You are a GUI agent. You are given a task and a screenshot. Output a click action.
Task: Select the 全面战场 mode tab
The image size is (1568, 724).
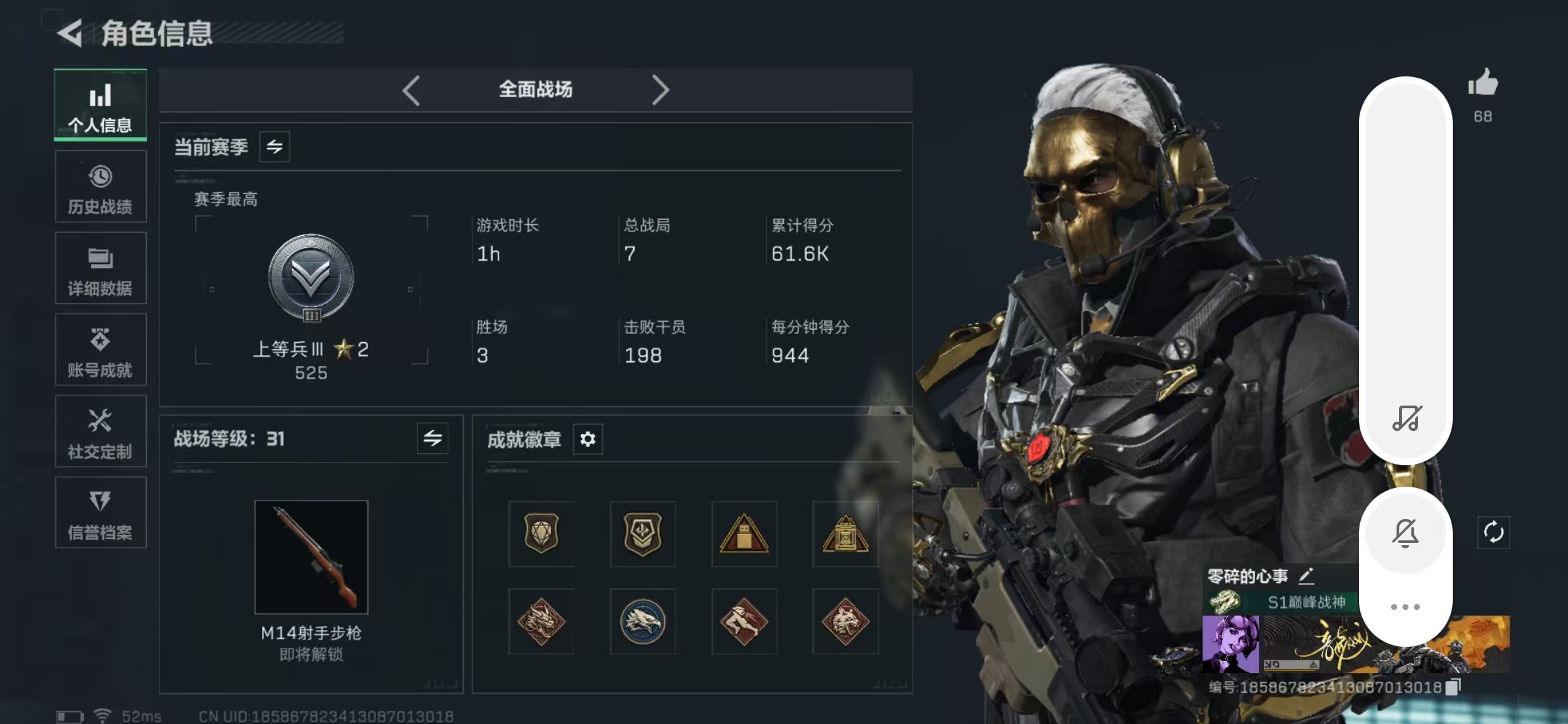coord(535,89)
